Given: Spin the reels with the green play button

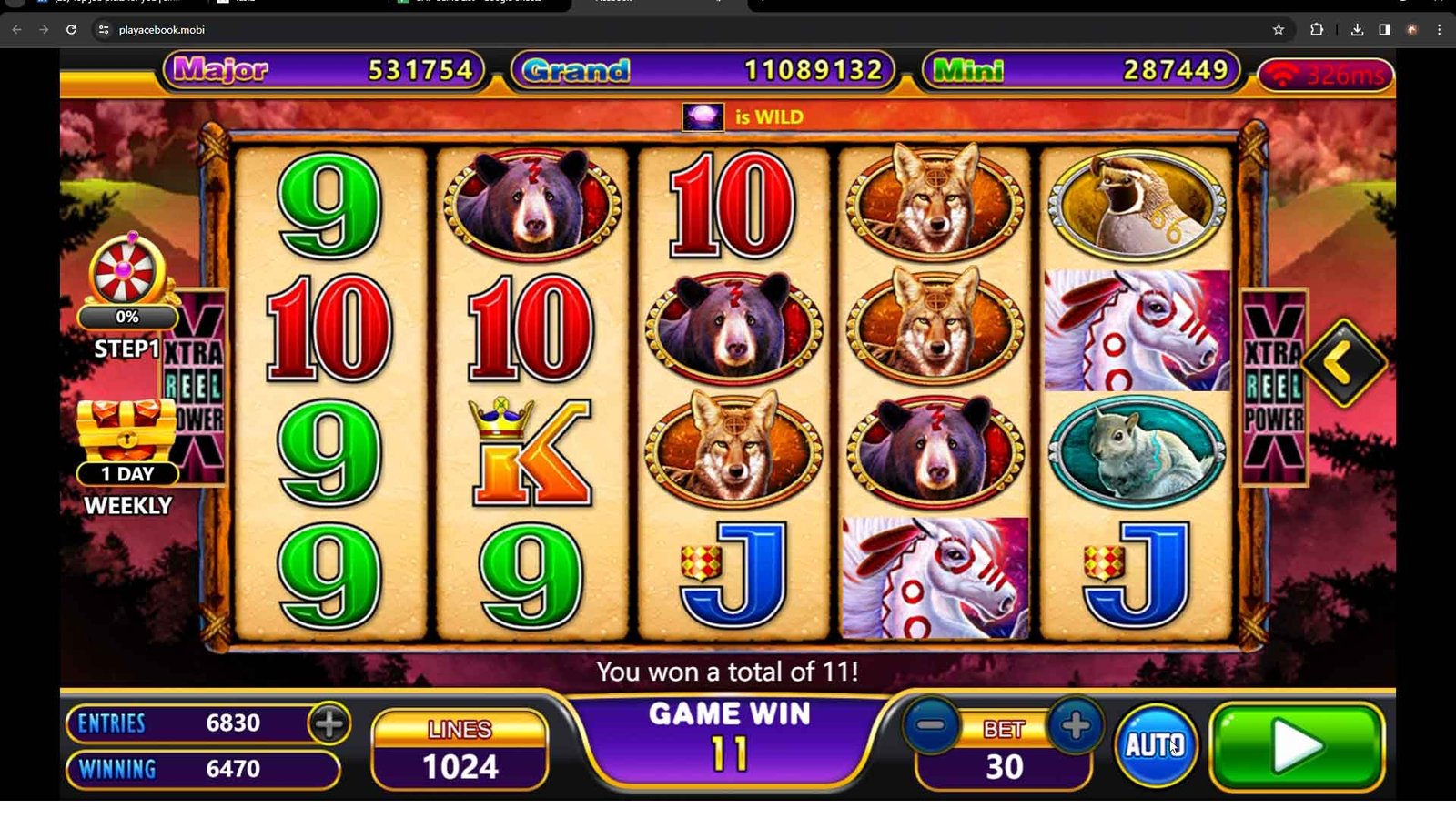Looking at the screenshot, I should point(1297,746).
